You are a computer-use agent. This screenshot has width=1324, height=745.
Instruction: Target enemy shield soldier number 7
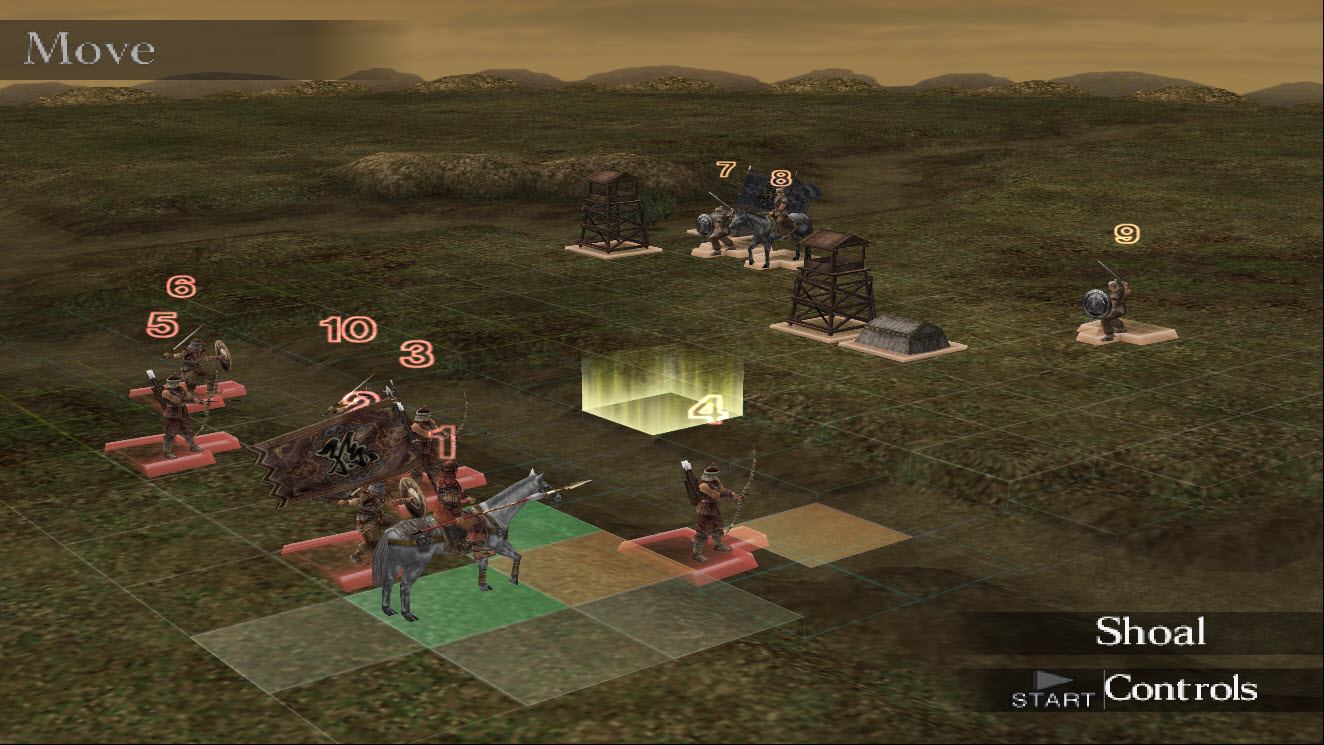[x=716, y=226]
